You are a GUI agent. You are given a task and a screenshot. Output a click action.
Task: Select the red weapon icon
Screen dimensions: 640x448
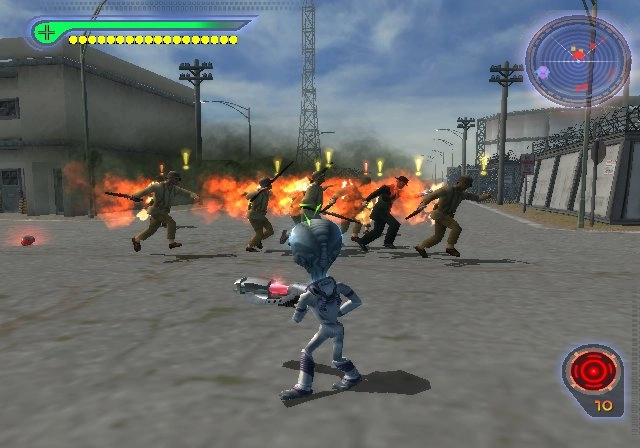590,373
